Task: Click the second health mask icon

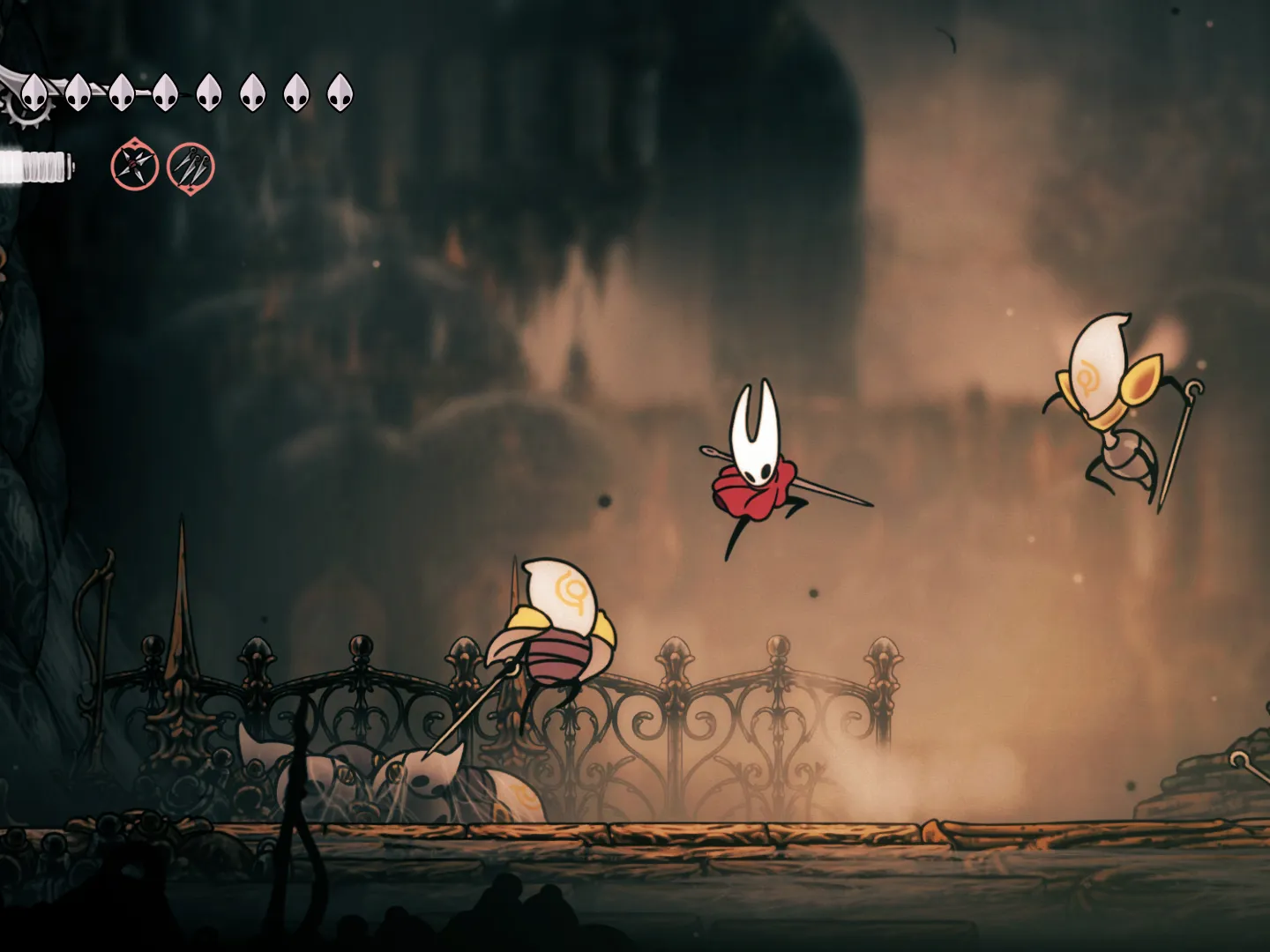Action: [79, 93]
